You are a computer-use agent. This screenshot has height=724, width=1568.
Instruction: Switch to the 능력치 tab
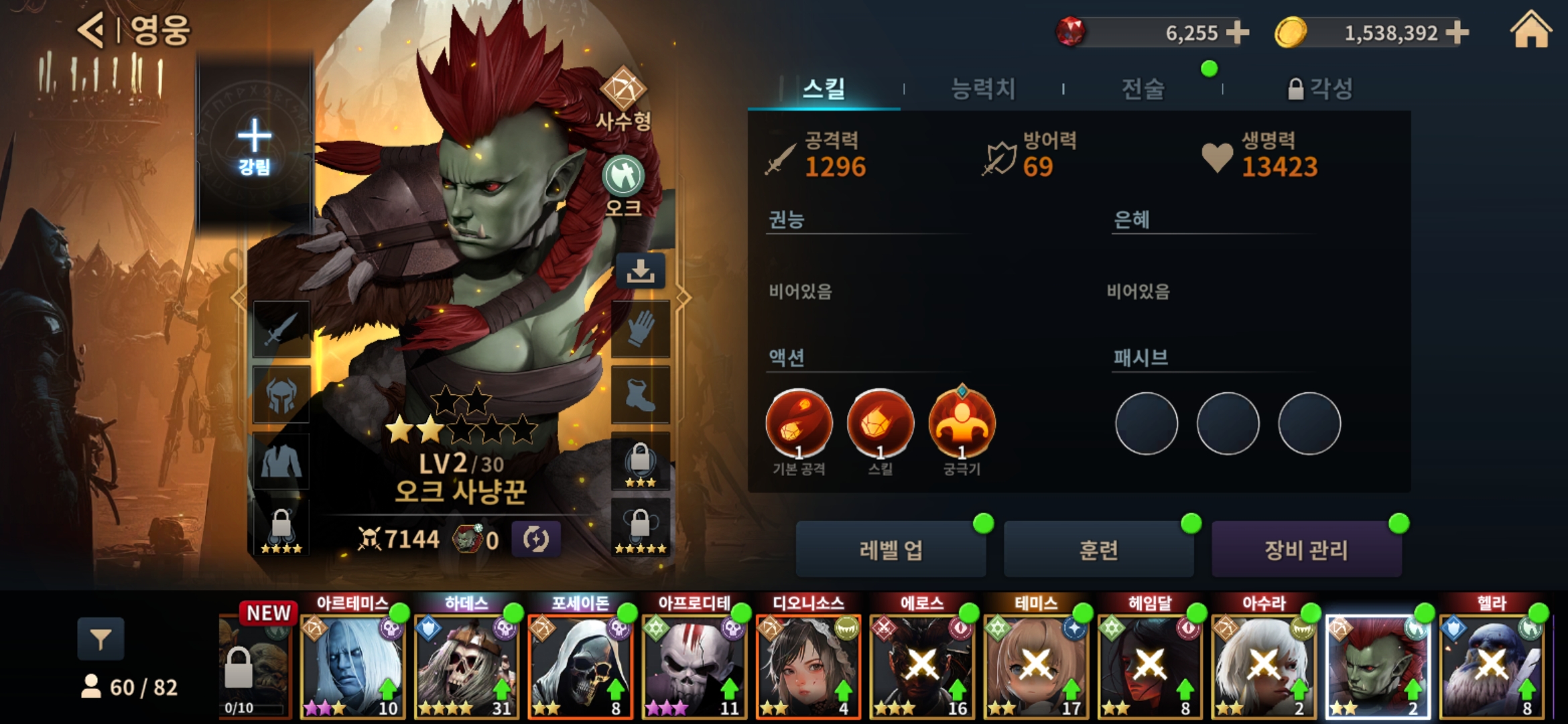tap(983, 88)
